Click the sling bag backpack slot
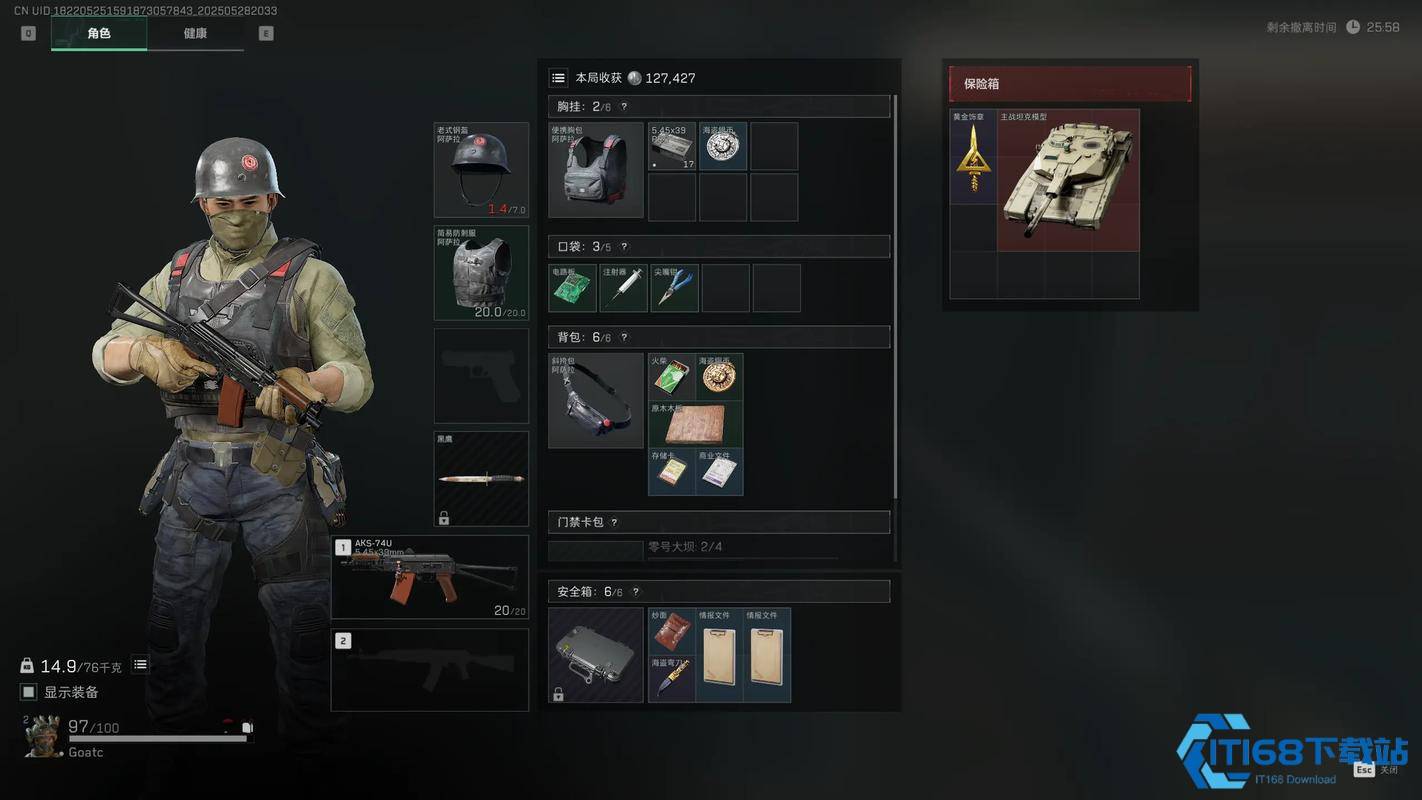The image size is (1422, 800). click(596, 400)
